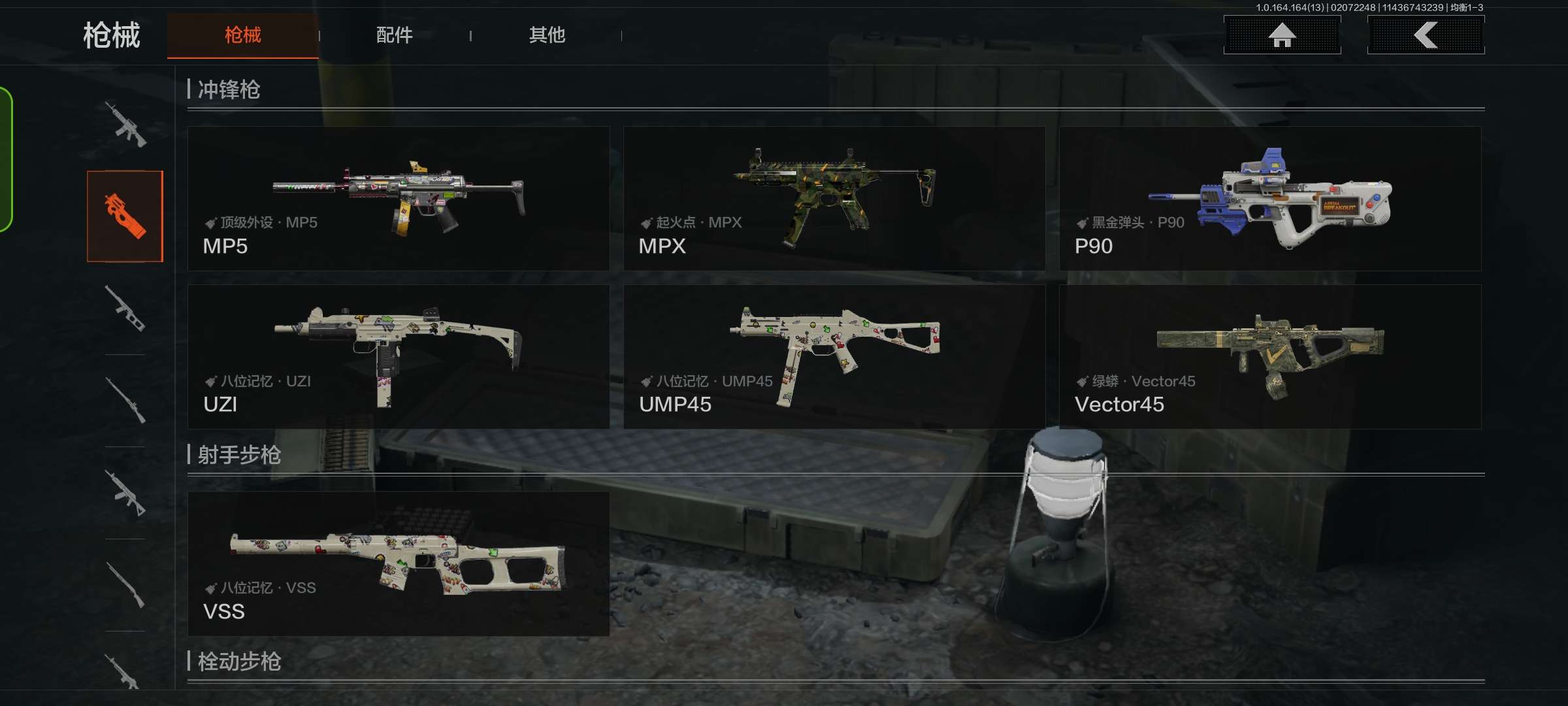This screenshot has width=1568, height=706.
Task: Pick the UMP45 weapon card
Action: point(834,357)
